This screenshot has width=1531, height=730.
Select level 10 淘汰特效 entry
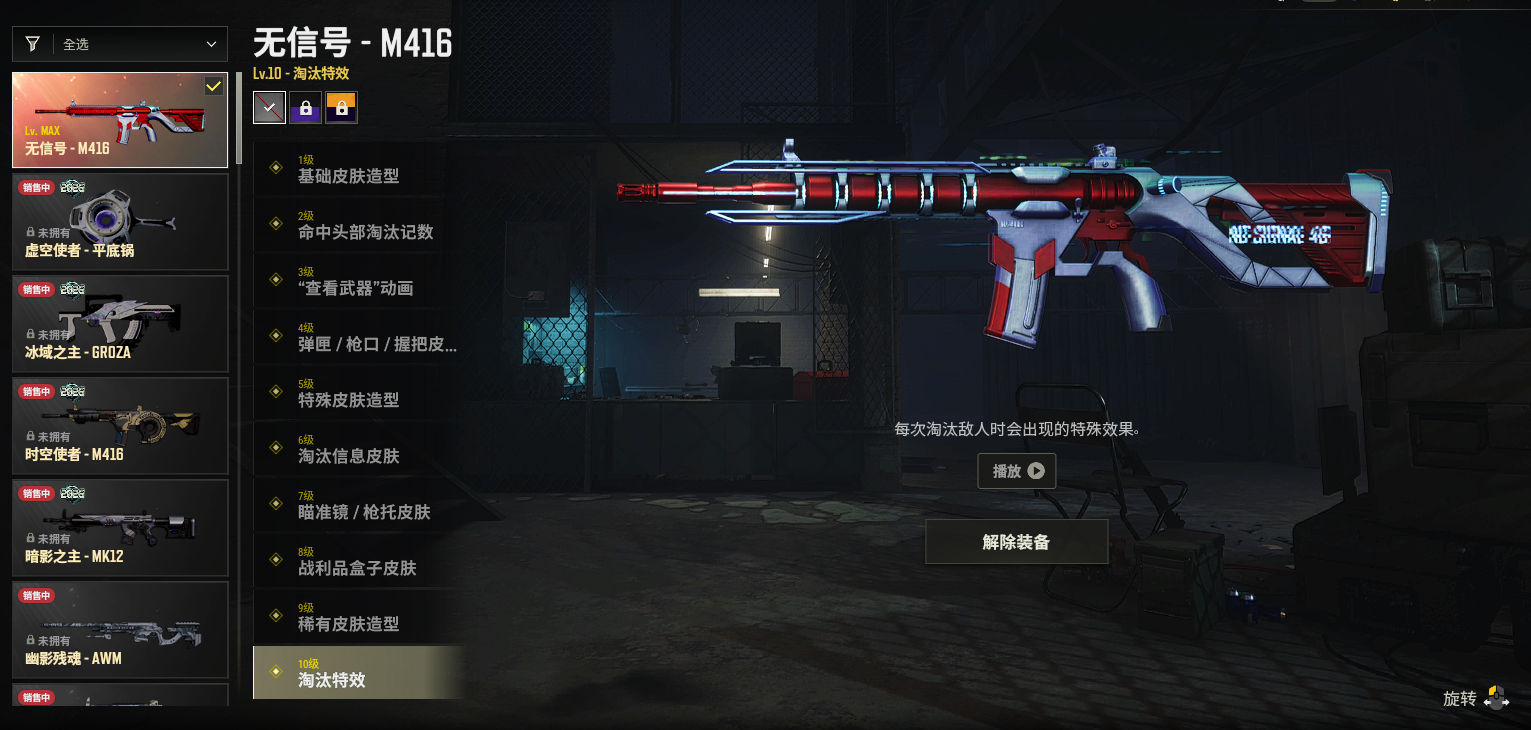[x=358, y=673]
